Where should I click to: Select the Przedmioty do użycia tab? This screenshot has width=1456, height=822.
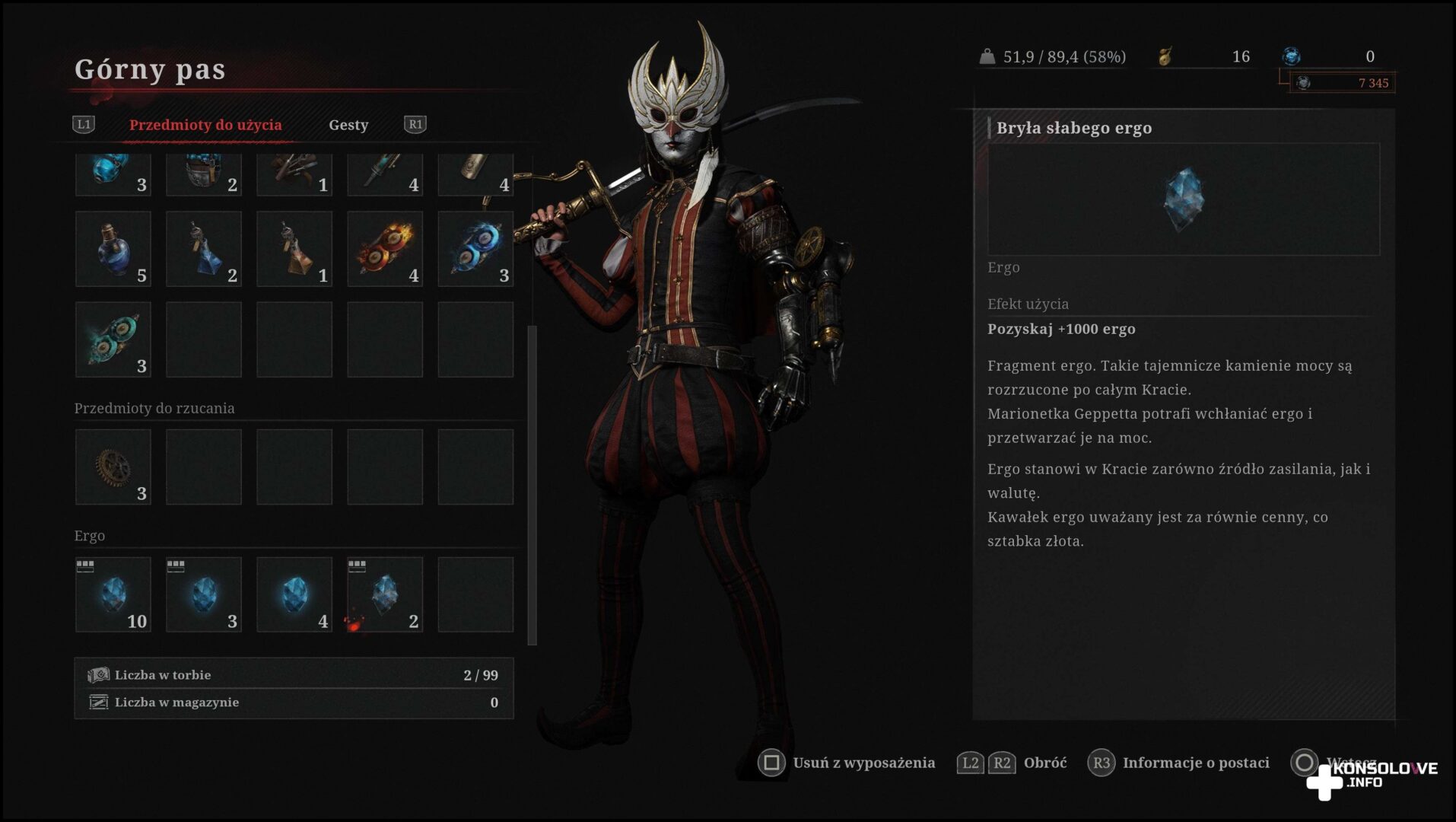[205, 125]
